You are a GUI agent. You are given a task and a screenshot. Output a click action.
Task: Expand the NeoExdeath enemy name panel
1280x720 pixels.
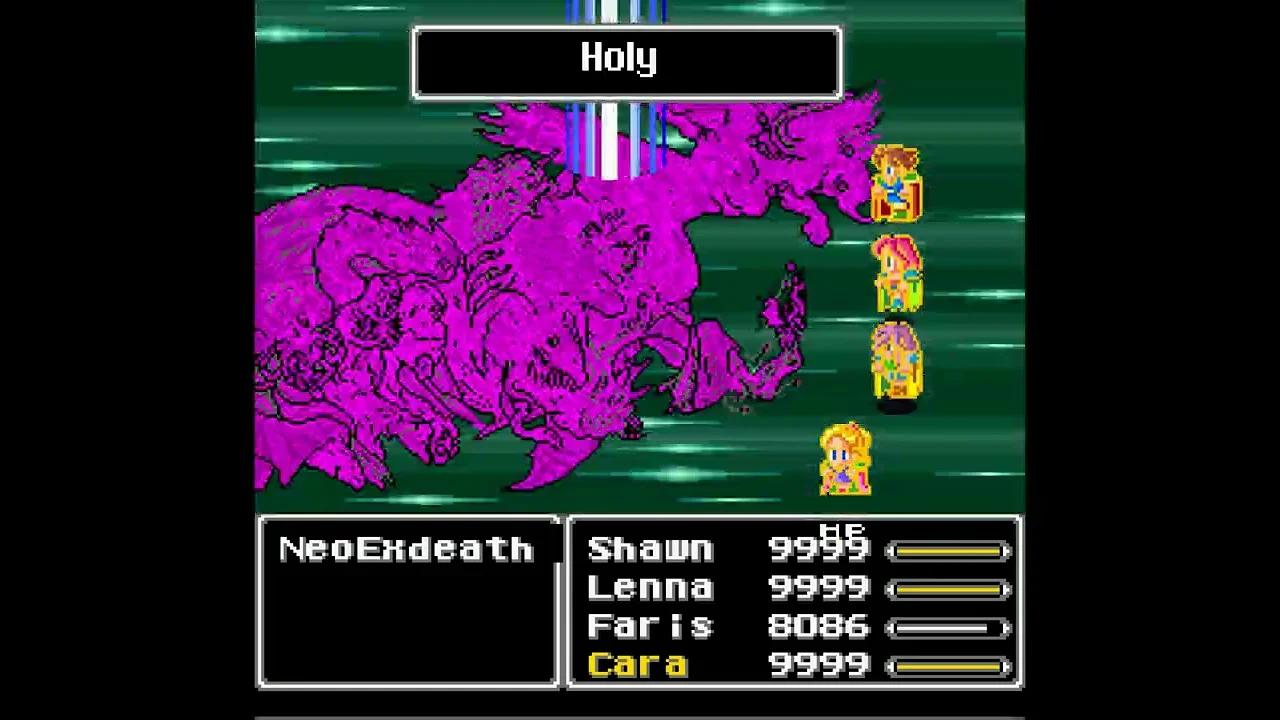point(408,600)
